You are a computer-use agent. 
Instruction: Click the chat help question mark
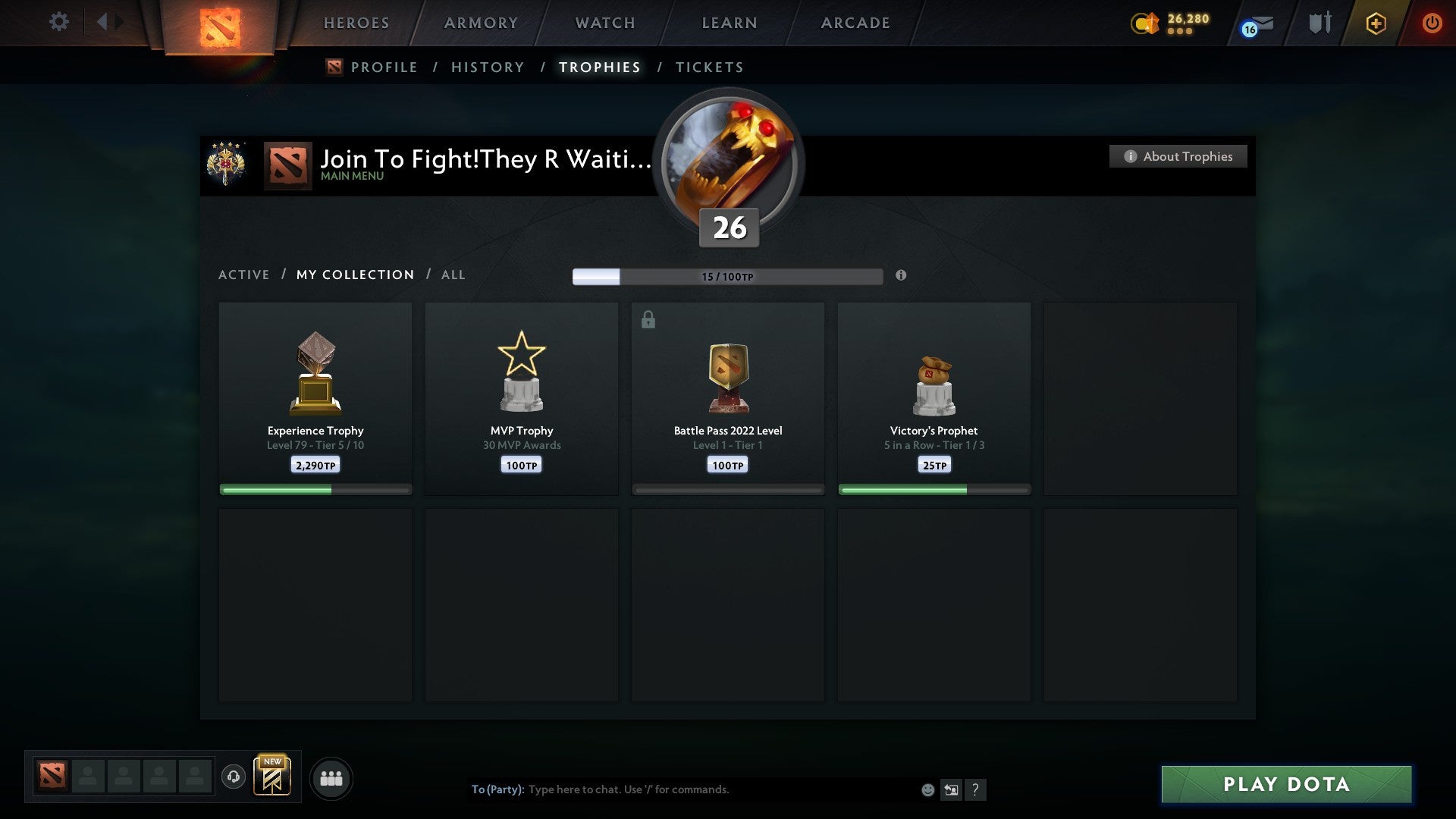pyautogui.click(x=977, y=789)
